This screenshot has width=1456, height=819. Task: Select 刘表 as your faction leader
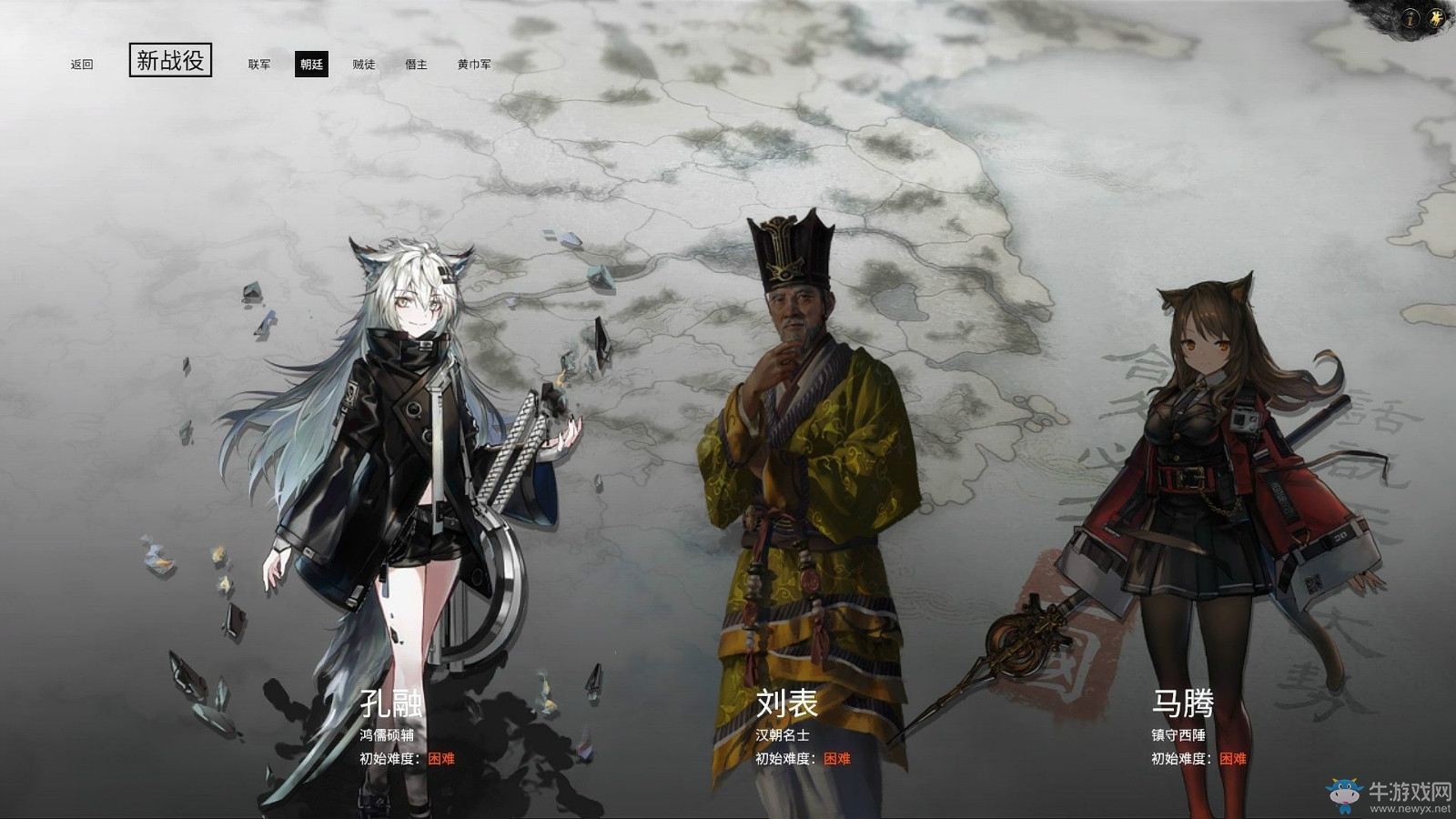(x=787, y=703)
